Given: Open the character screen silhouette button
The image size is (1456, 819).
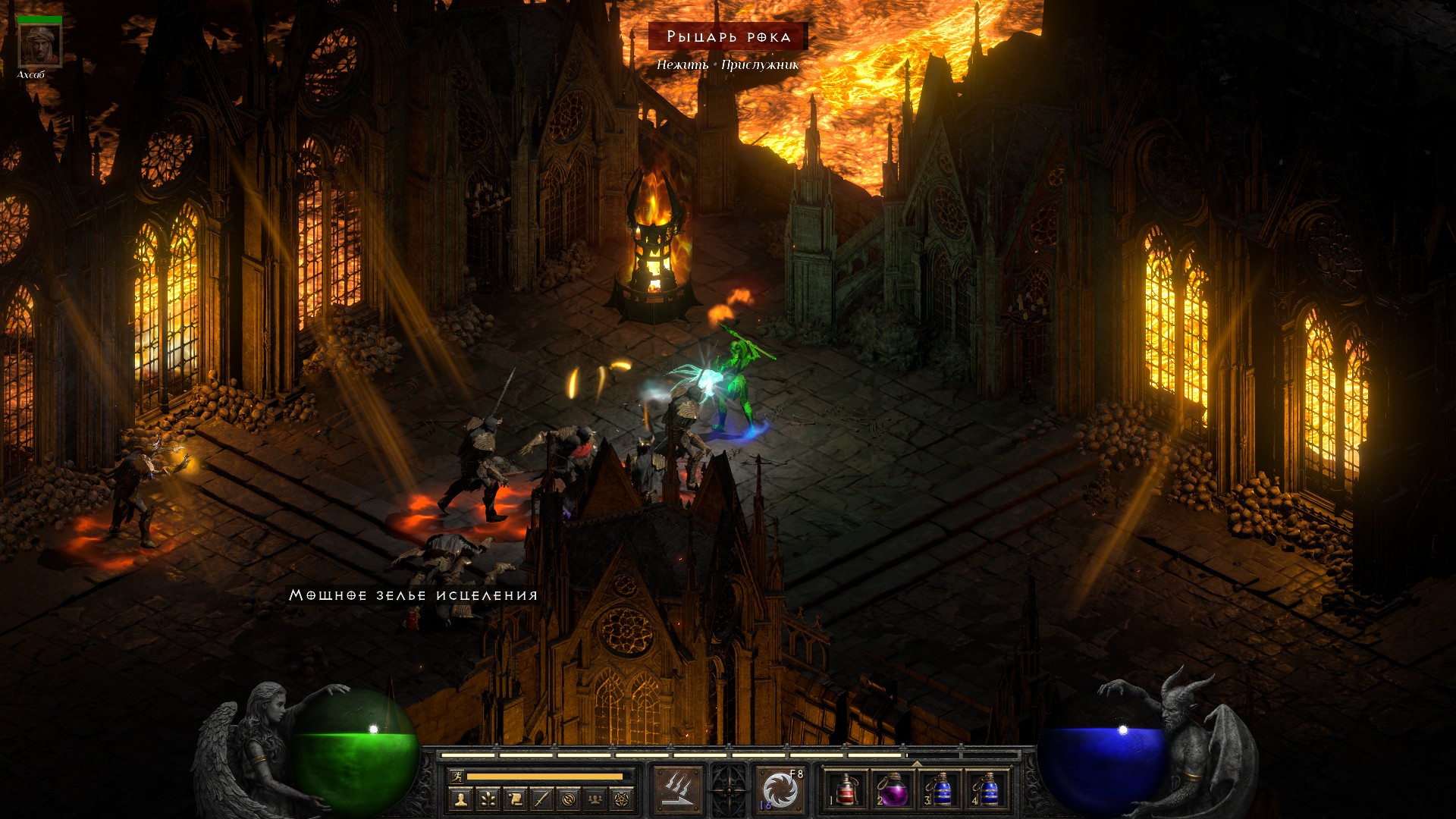Looking at the screenshot, I should tap(460, 798).
